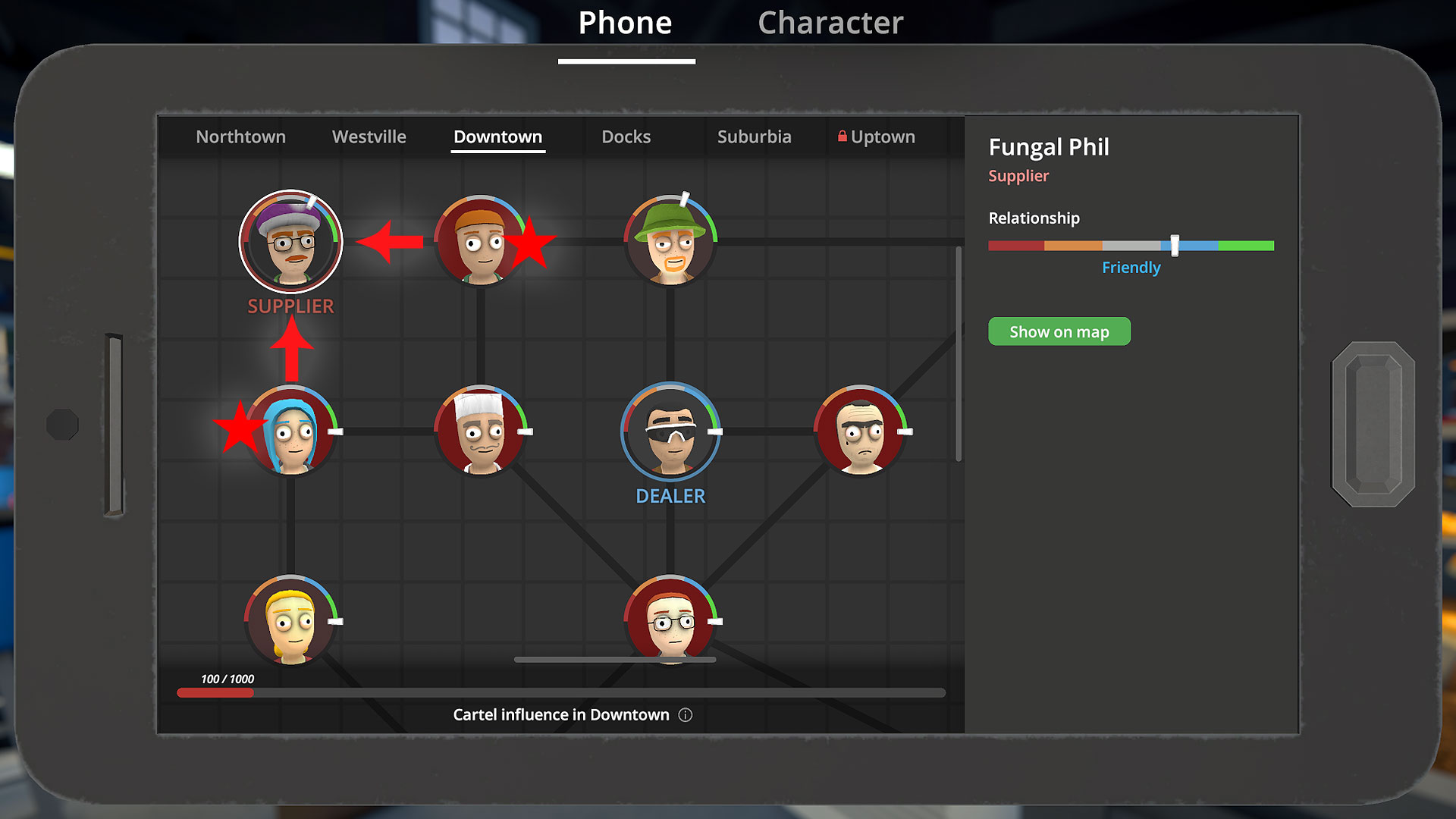Select the red-haired character wearing glasses at bottom
This screenshot has height=819, width=1456.
coord(670,622)
